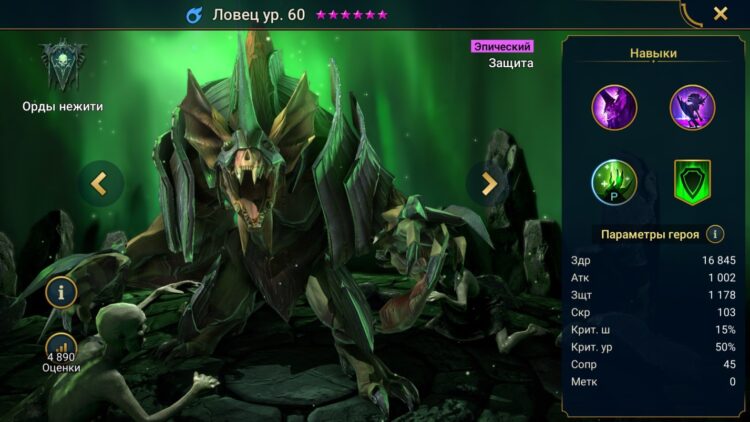The height and width of the screenshot is (422, 750).
Task: Close the champion info screen
Action: coord(720,14)
